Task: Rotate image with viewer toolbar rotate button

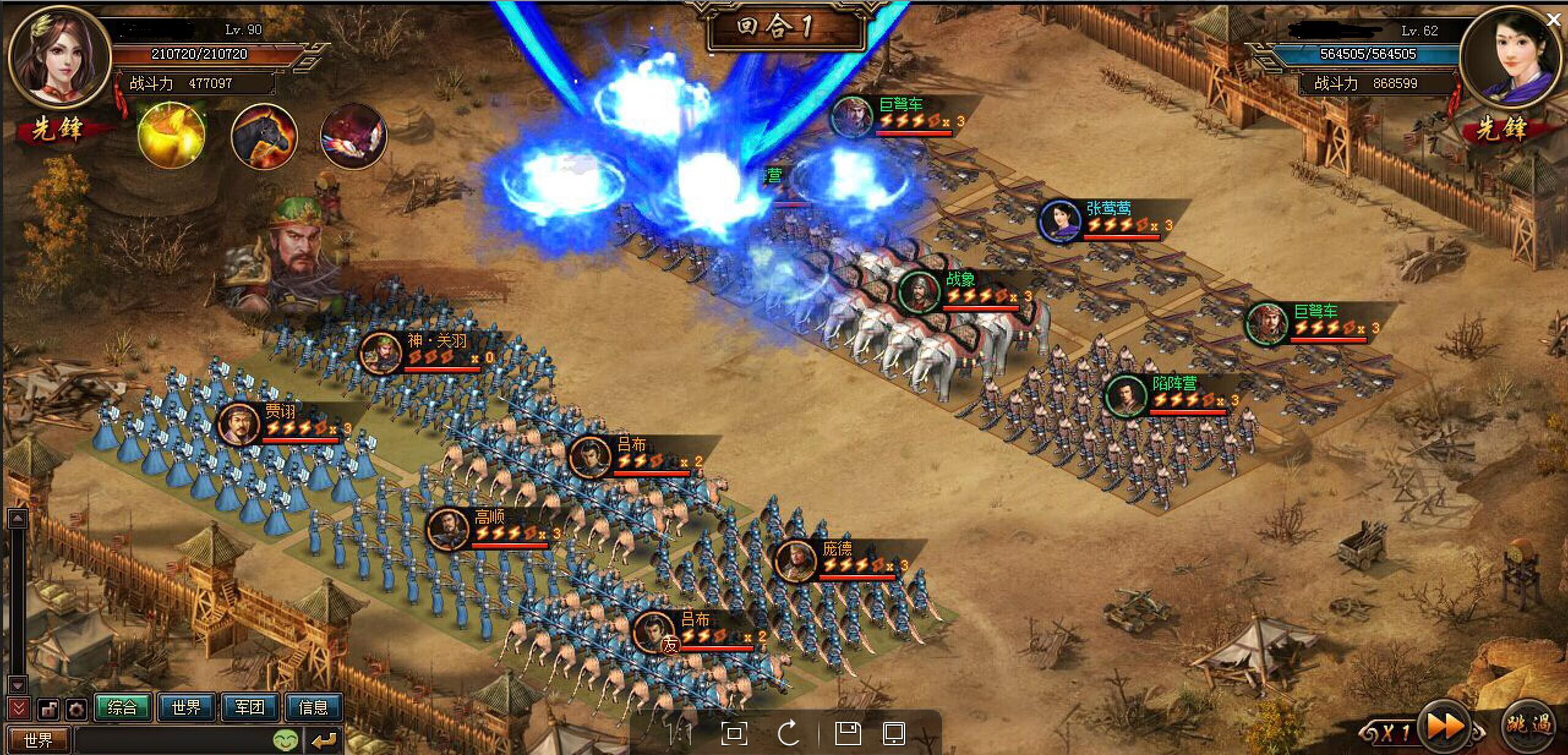Action: 789,732
